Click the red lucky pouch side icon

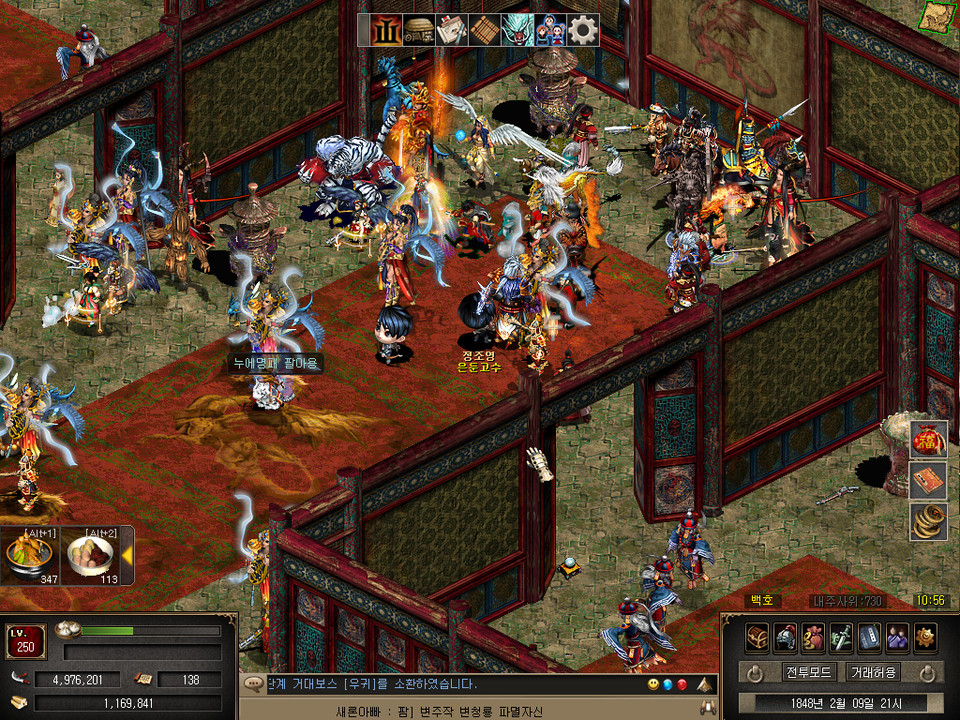[929, 439]
